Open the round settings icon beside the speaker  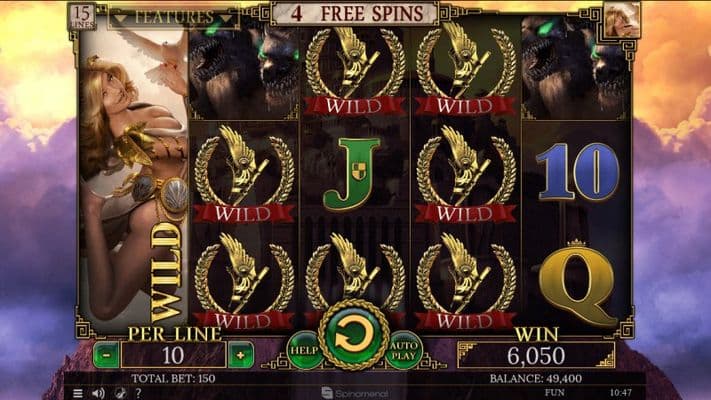[x=118, y=393]
